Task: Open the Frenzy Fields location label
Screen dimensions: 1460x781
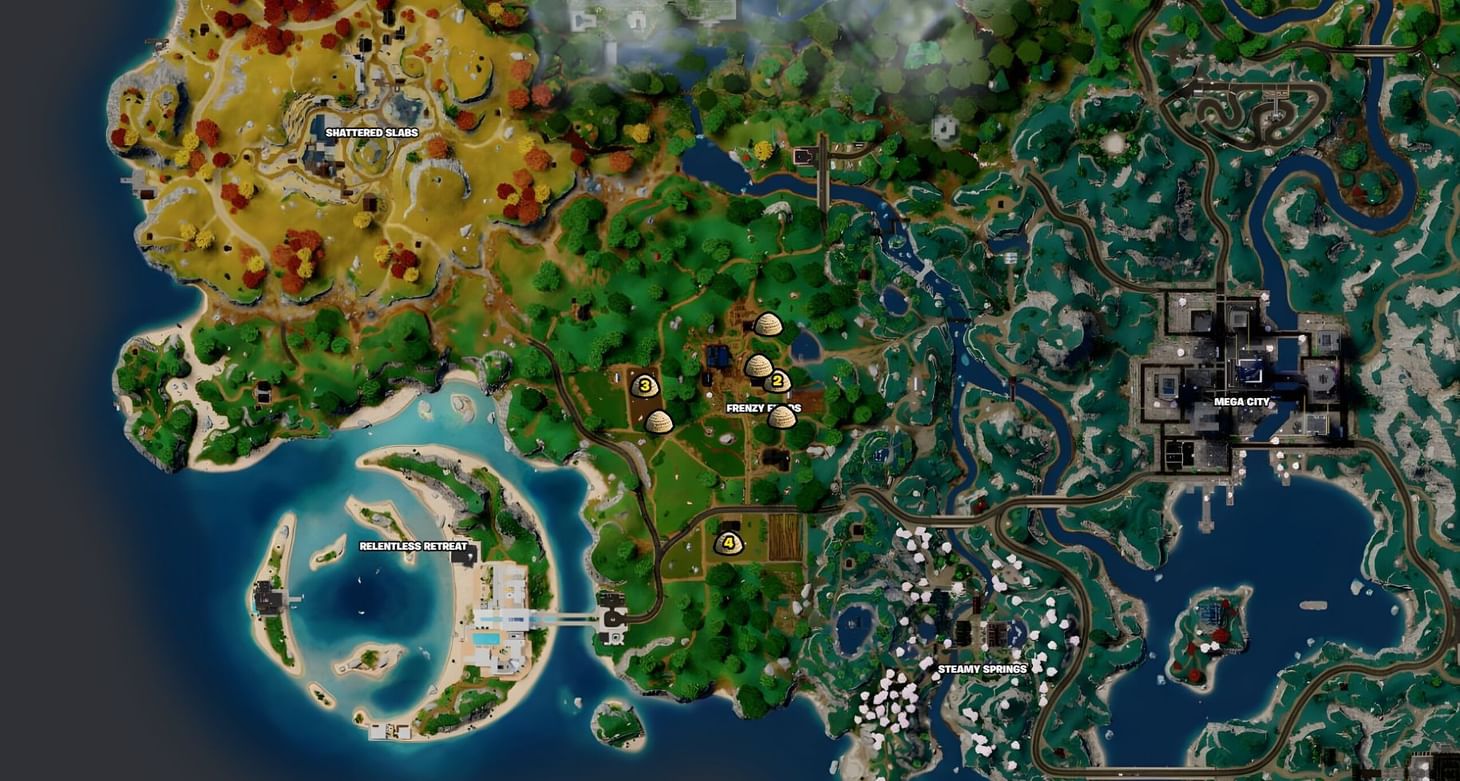Action: pyautogui.click(x=766, y=406)
